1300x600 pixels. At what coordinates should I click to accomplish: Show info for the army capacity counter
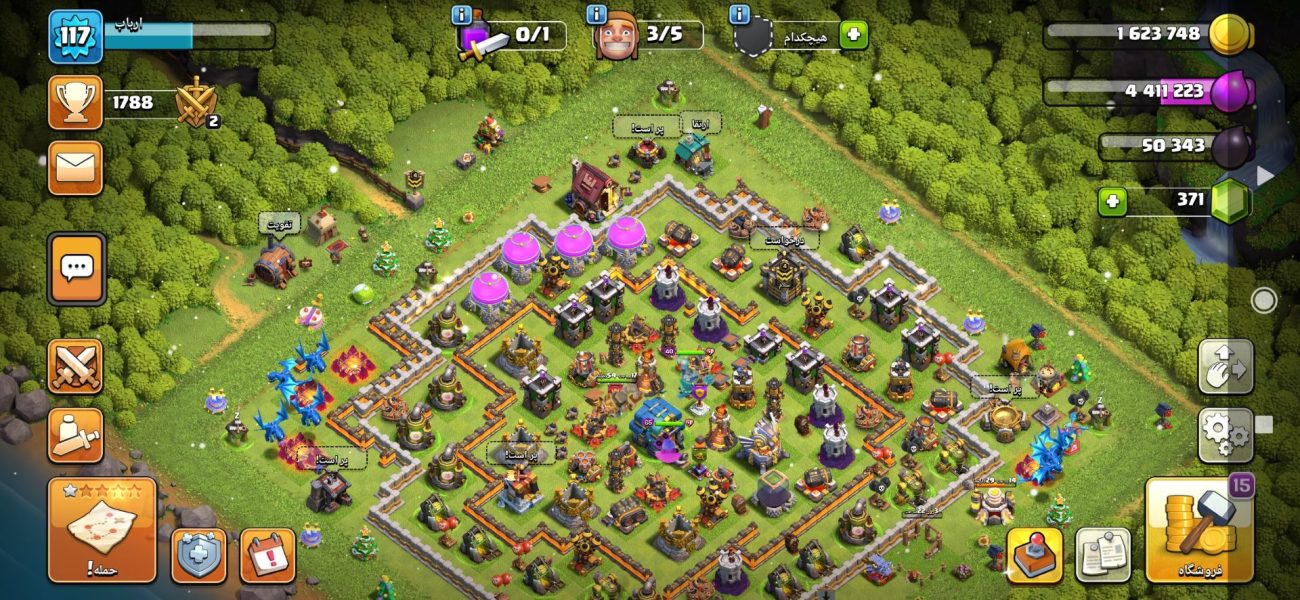click(462, 15)
